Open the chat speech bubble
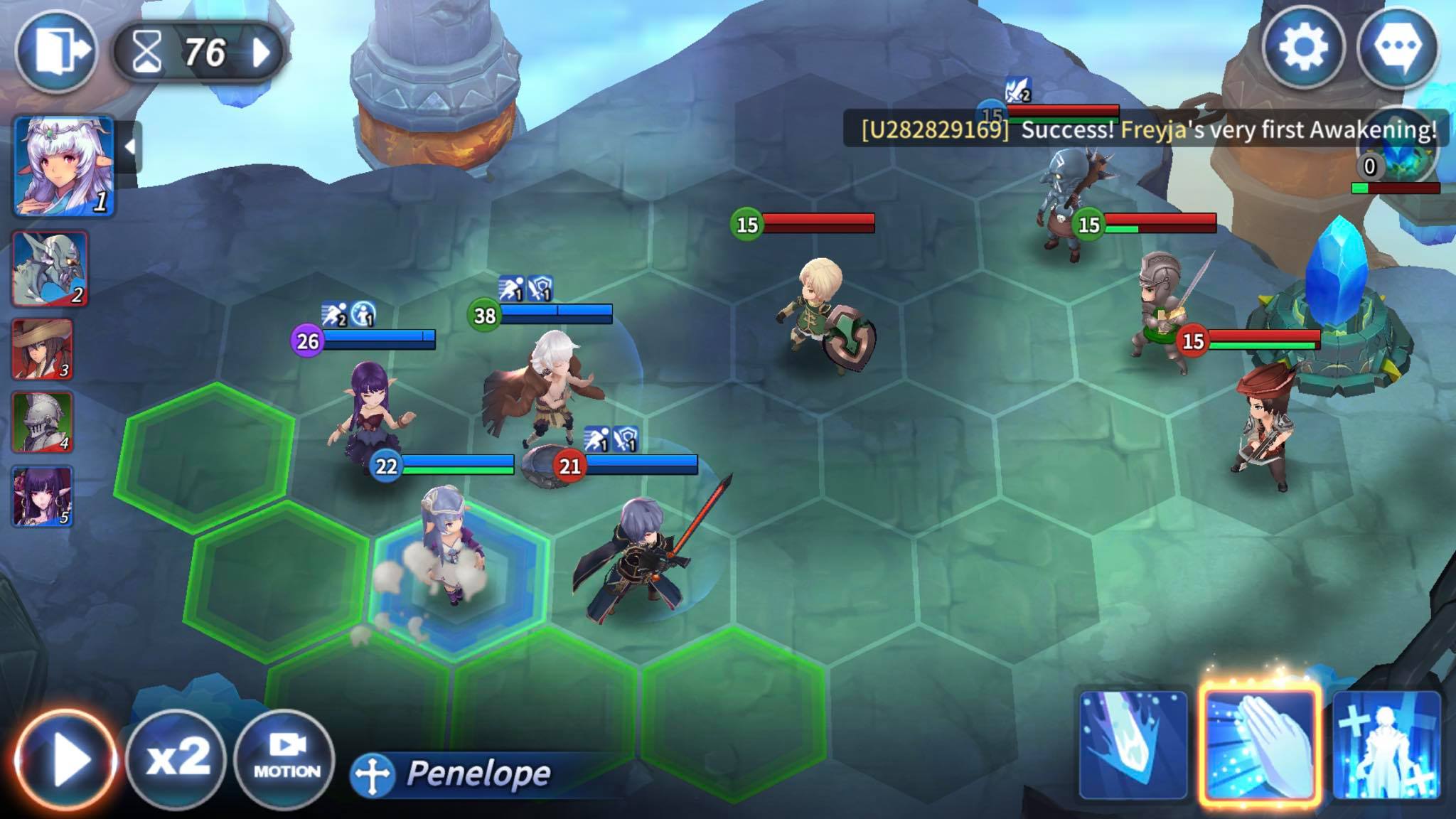This screenshot has height=819, width=1456. pos(1398,48)
